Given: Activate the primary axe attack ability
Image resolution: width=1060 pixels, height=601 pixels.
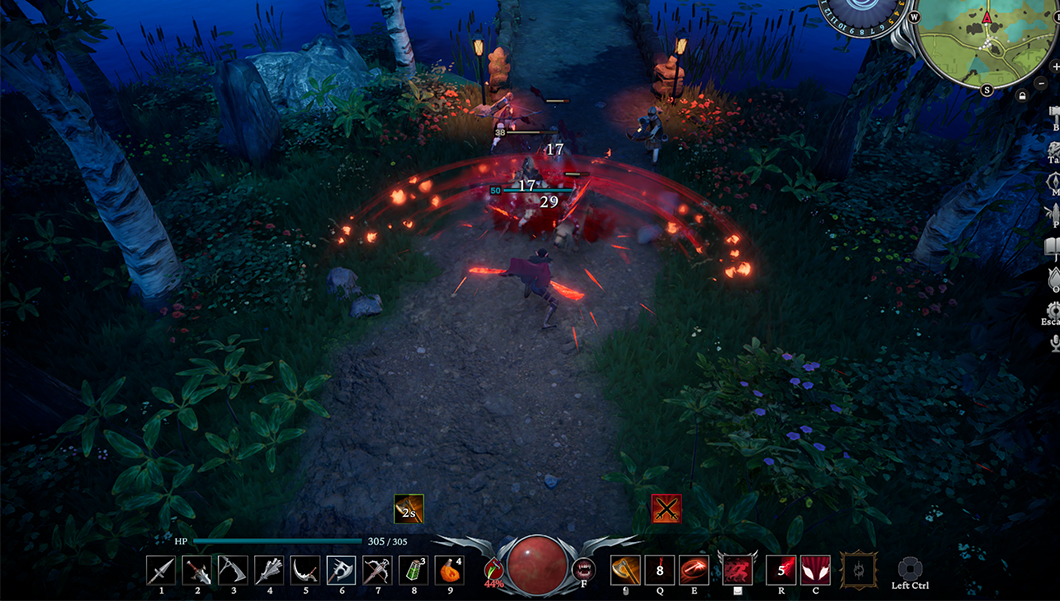Looking at the screenshot, I should click(625, 570).
